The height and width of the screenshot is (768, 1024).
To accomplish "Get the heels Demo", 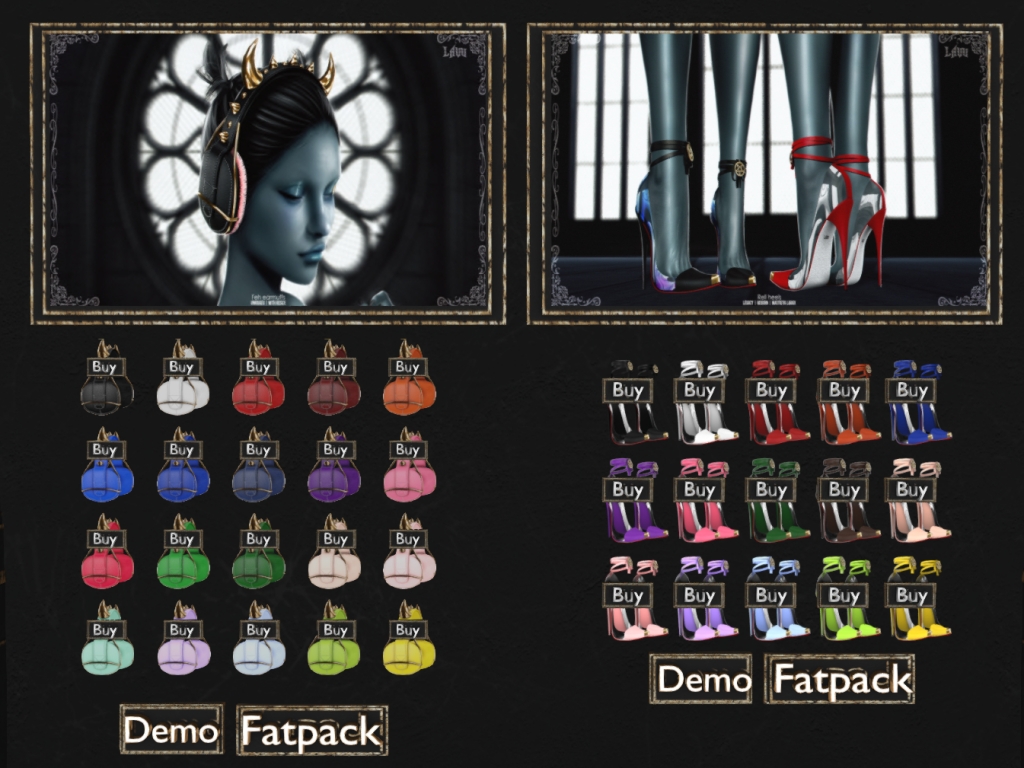I will pos(703,679).
